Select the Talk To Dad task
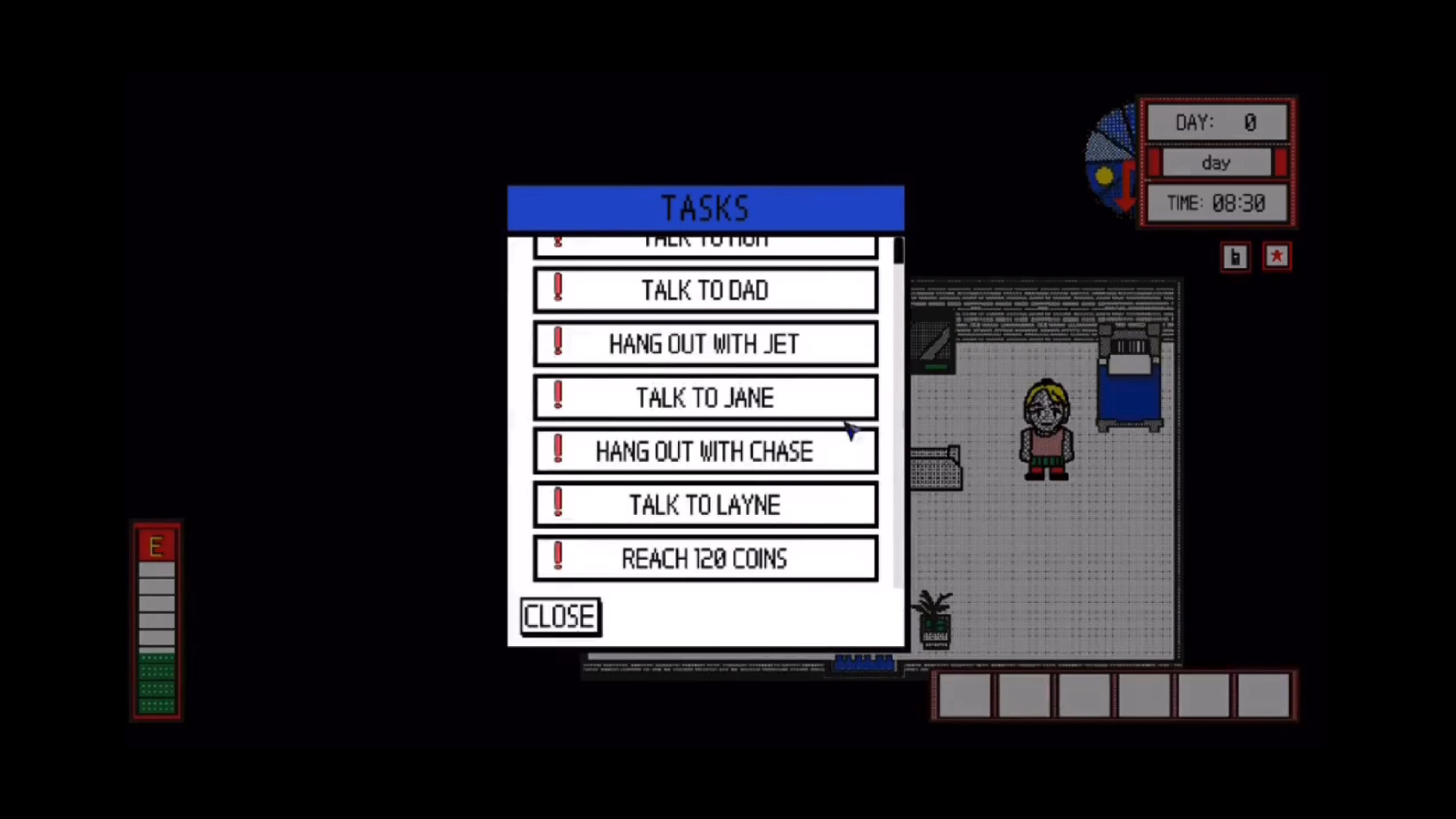1456x819 pixels. 705,290
